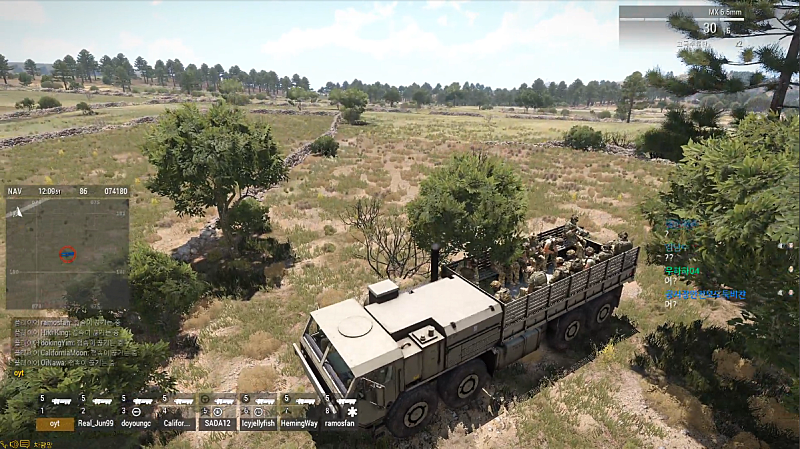
Task: Choose squad member Real_Jun99
Action: (x=95, y=423)
